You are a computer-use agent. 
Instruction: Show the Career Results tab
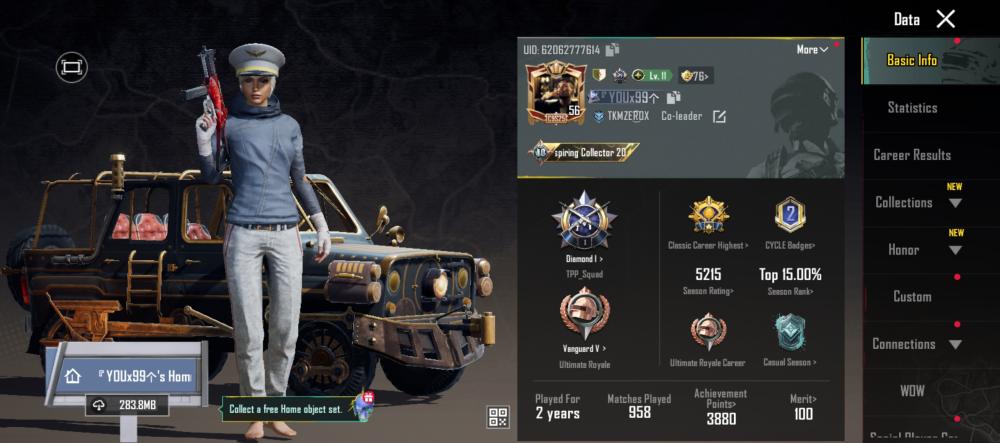coord(912,155)
